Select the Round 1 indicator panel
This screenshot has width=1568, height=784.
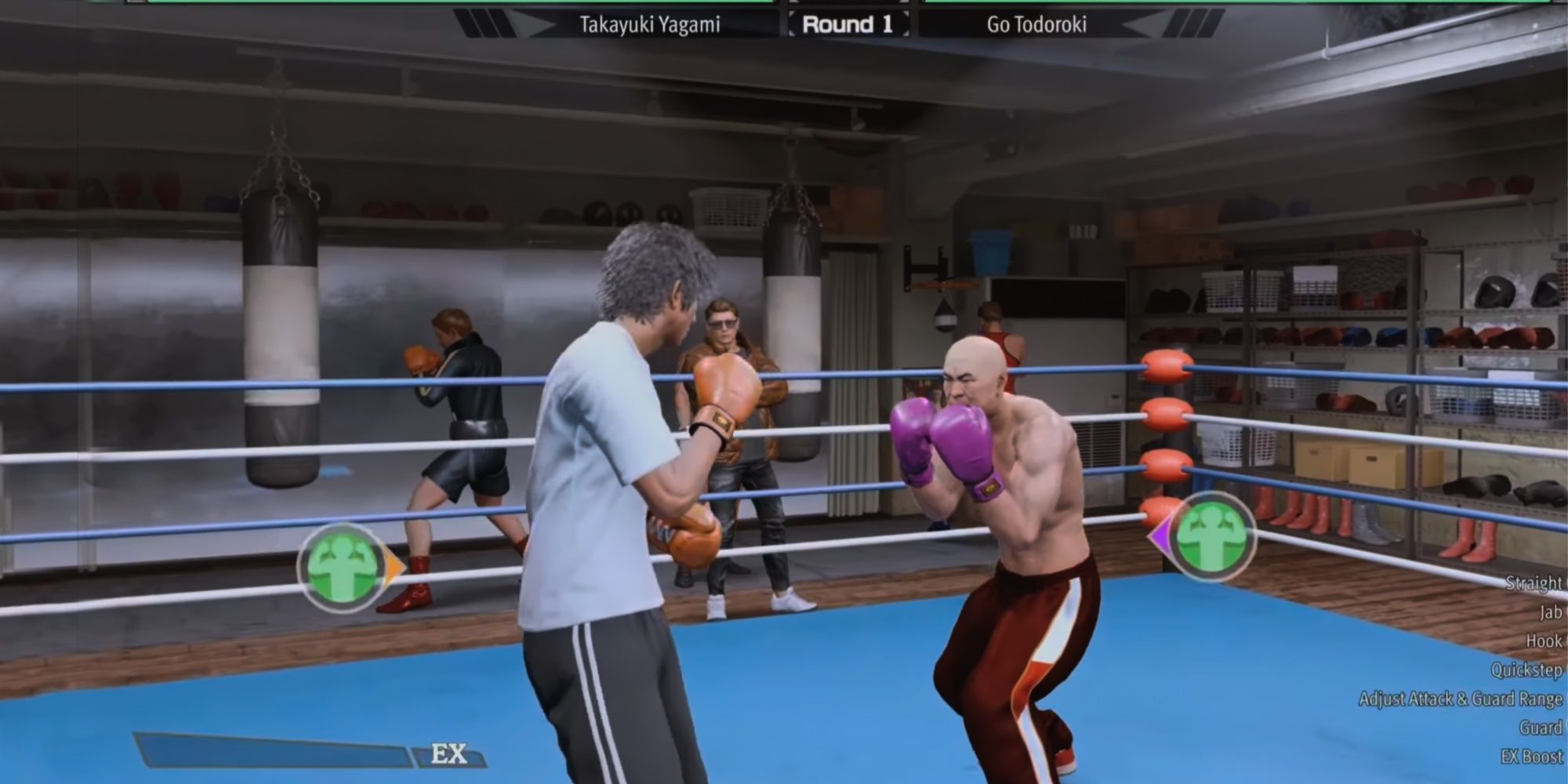pyautogui.click(x=846, y=22)
